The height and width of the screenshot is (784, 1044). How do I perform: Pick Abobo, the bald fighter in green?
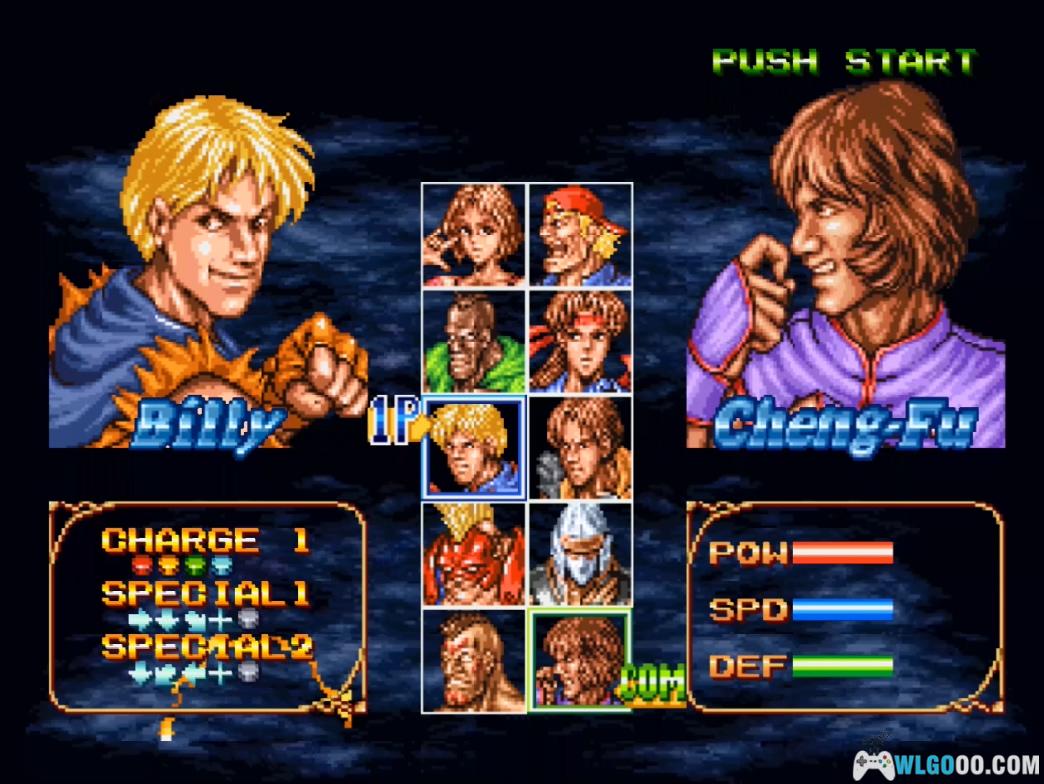474,342
